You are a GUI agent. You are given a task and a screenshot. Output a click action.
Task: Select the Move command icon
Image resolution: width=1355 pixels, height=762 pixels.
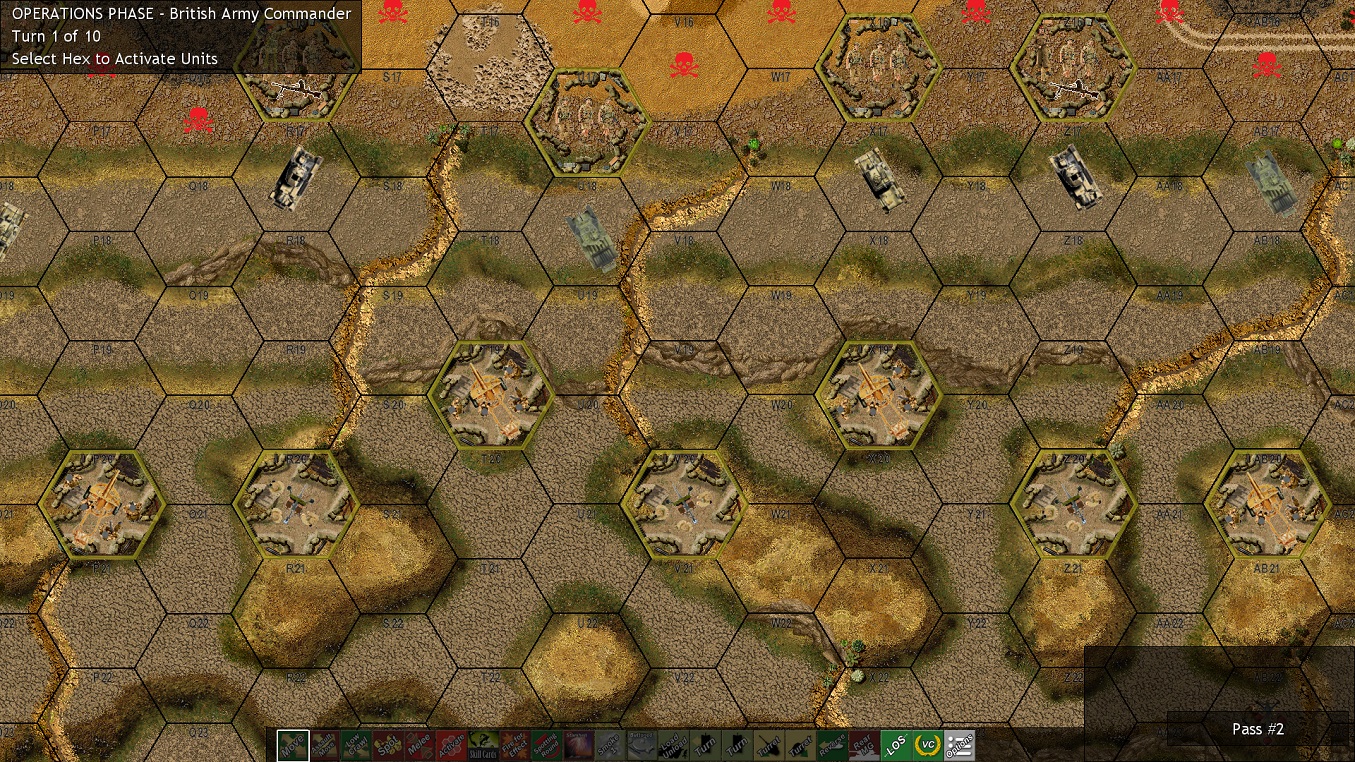pos(291,744)
